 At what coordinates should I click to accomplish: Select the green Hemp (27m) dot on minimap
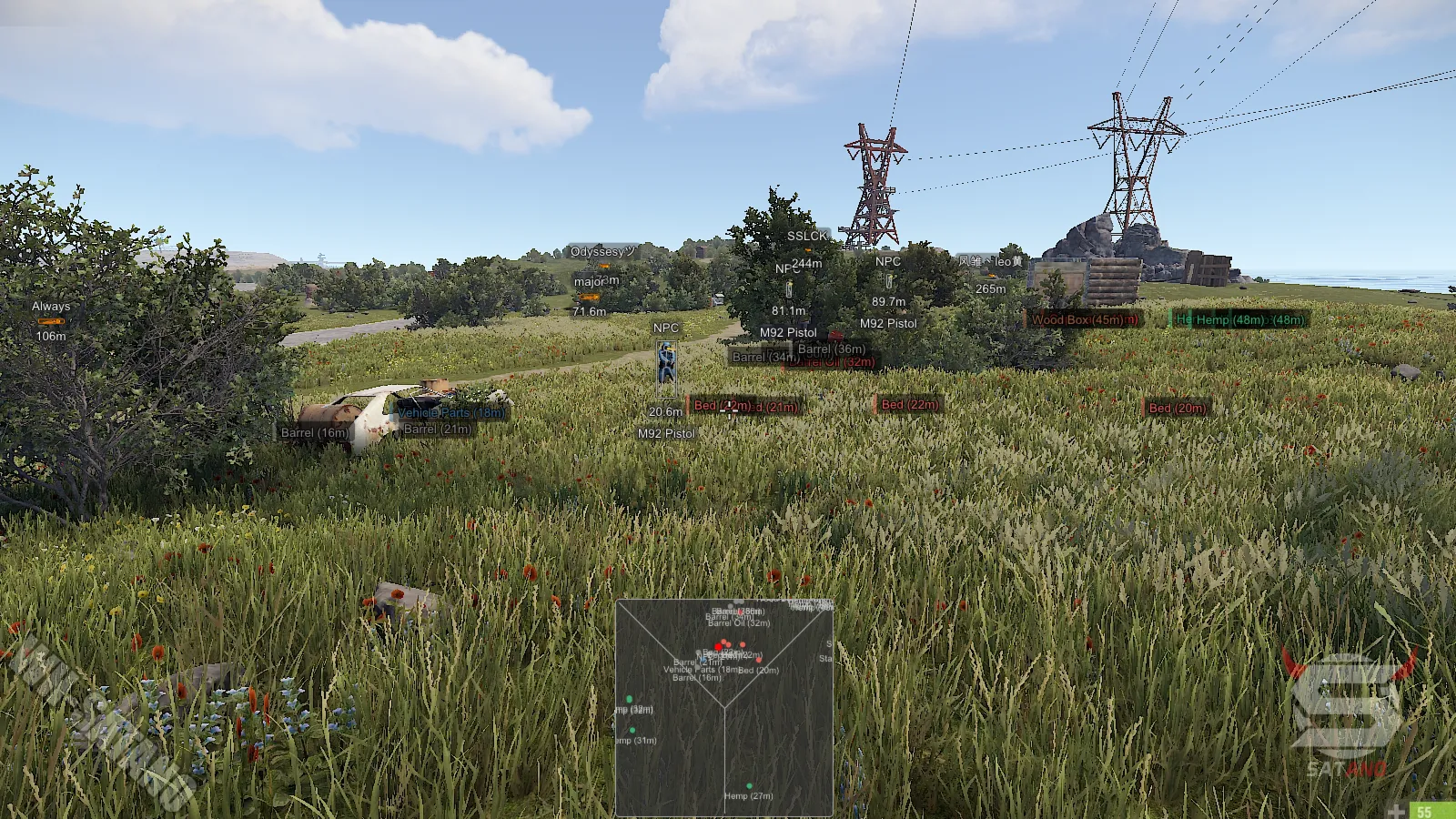click(750, 786)
